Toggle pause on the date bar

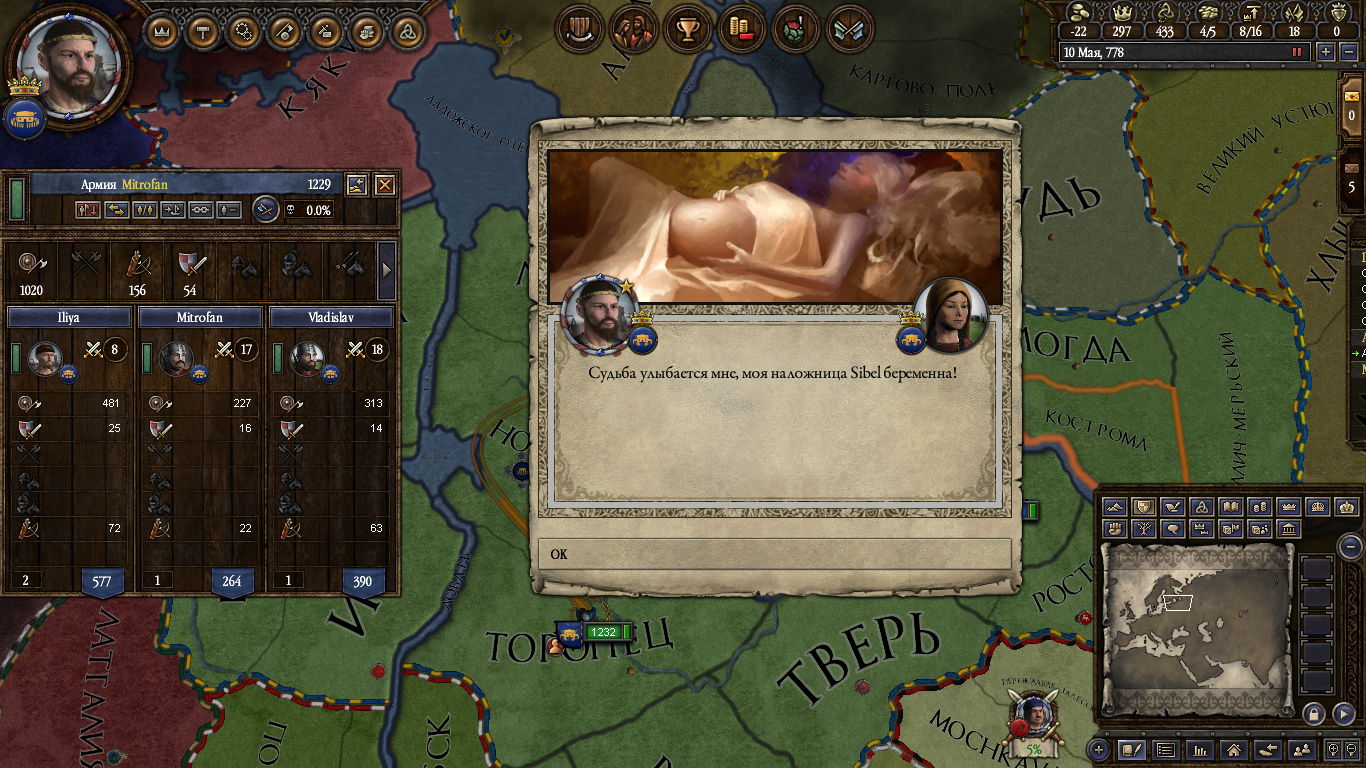[x=1298, y=52]
